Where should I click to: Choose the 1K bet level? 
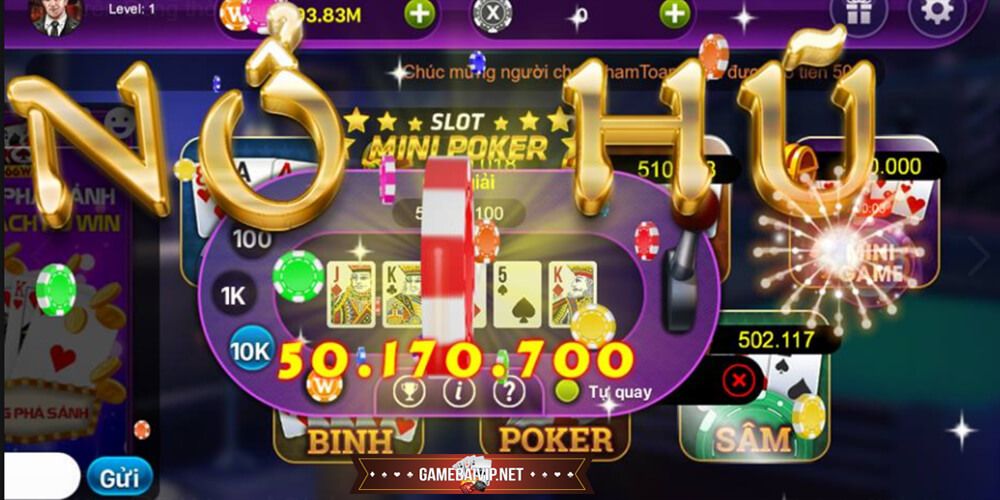[x=234, y=296]
